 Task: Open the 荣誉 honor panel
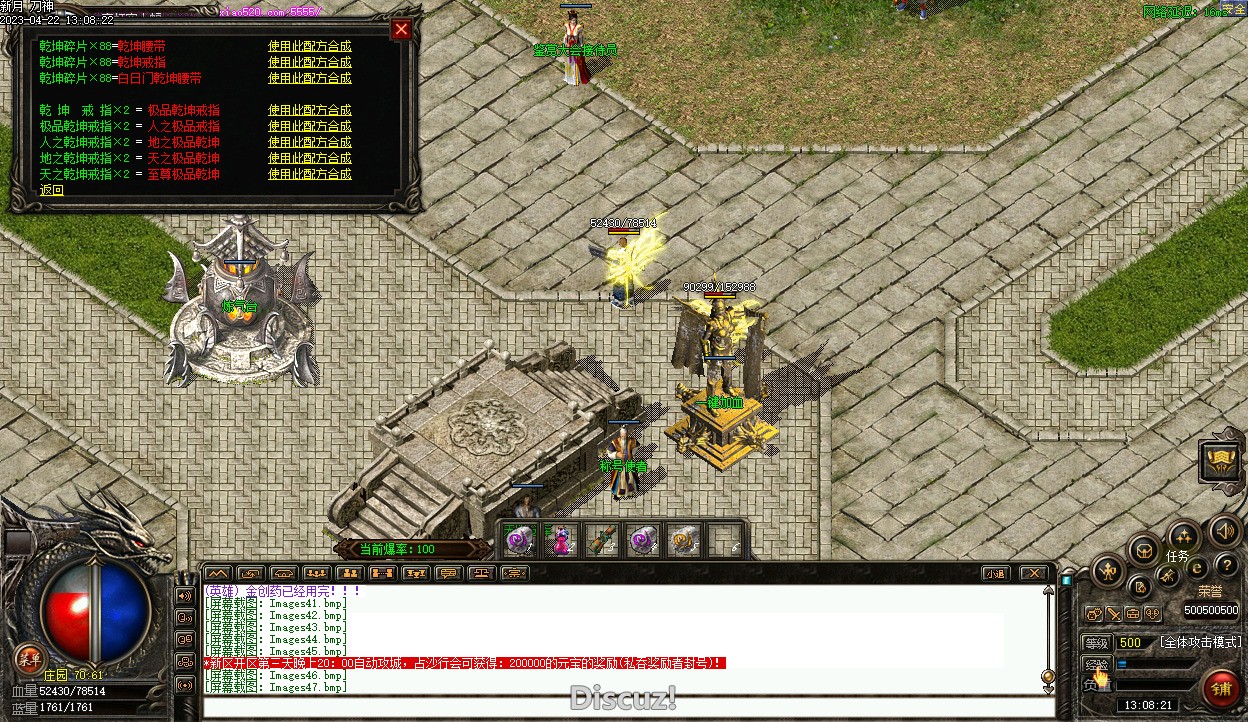(x=1211, y=591)
